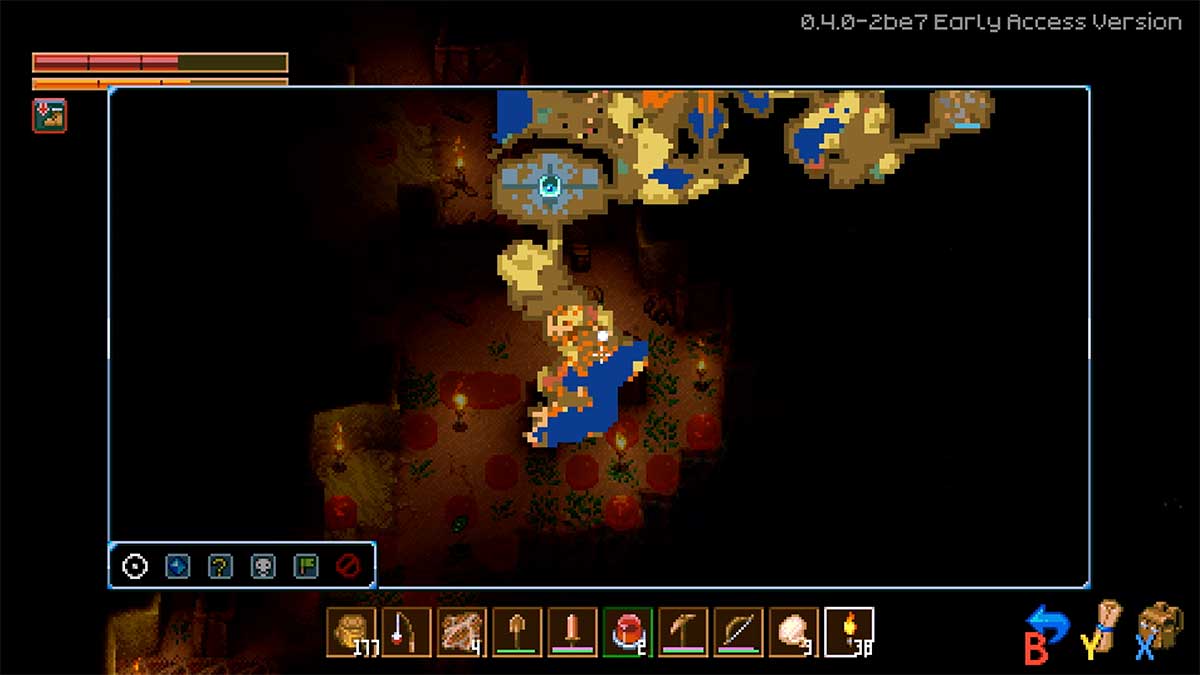Choose the copper sword hotbar slot
Screen dimensions: 1200x675
click(x=573, y=632)
